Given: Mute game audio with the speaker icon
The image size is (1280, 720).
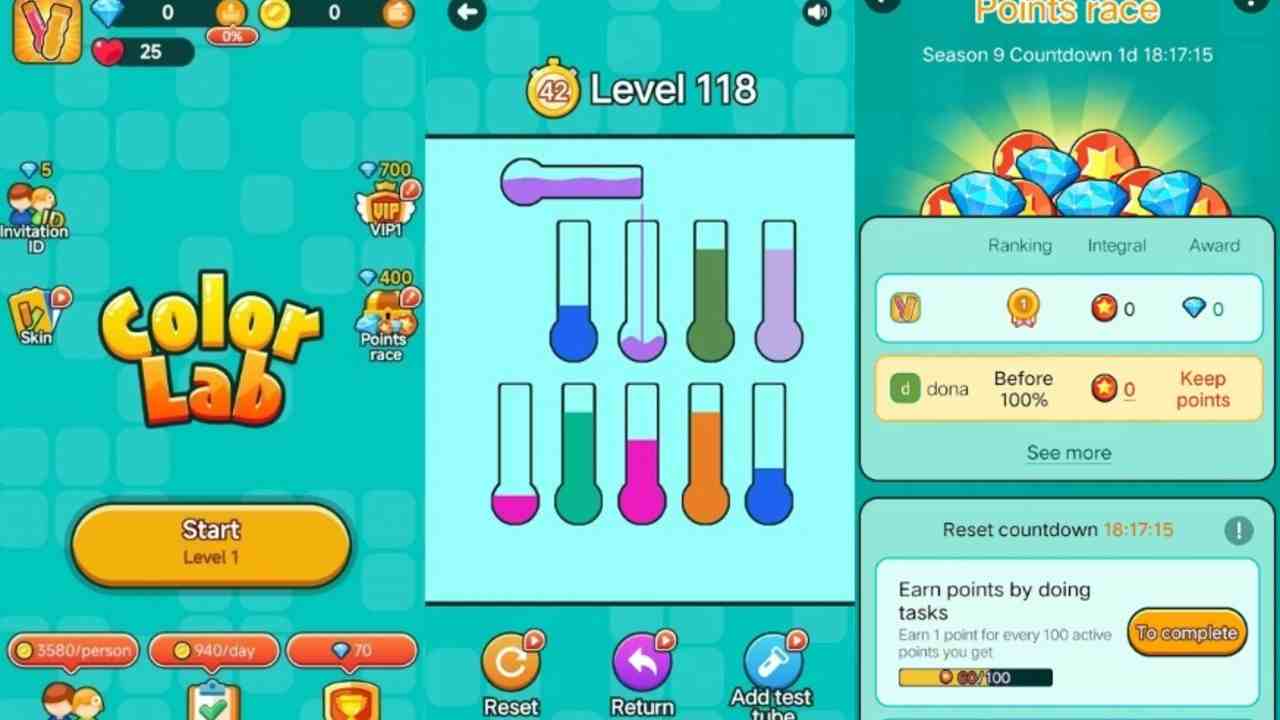Looking at the screenshot, I should pos(817,12).
